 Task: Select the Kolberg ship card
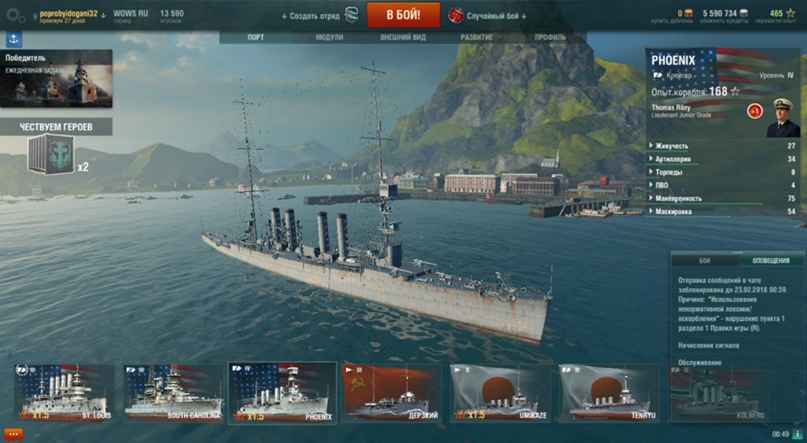coord(715,391)
